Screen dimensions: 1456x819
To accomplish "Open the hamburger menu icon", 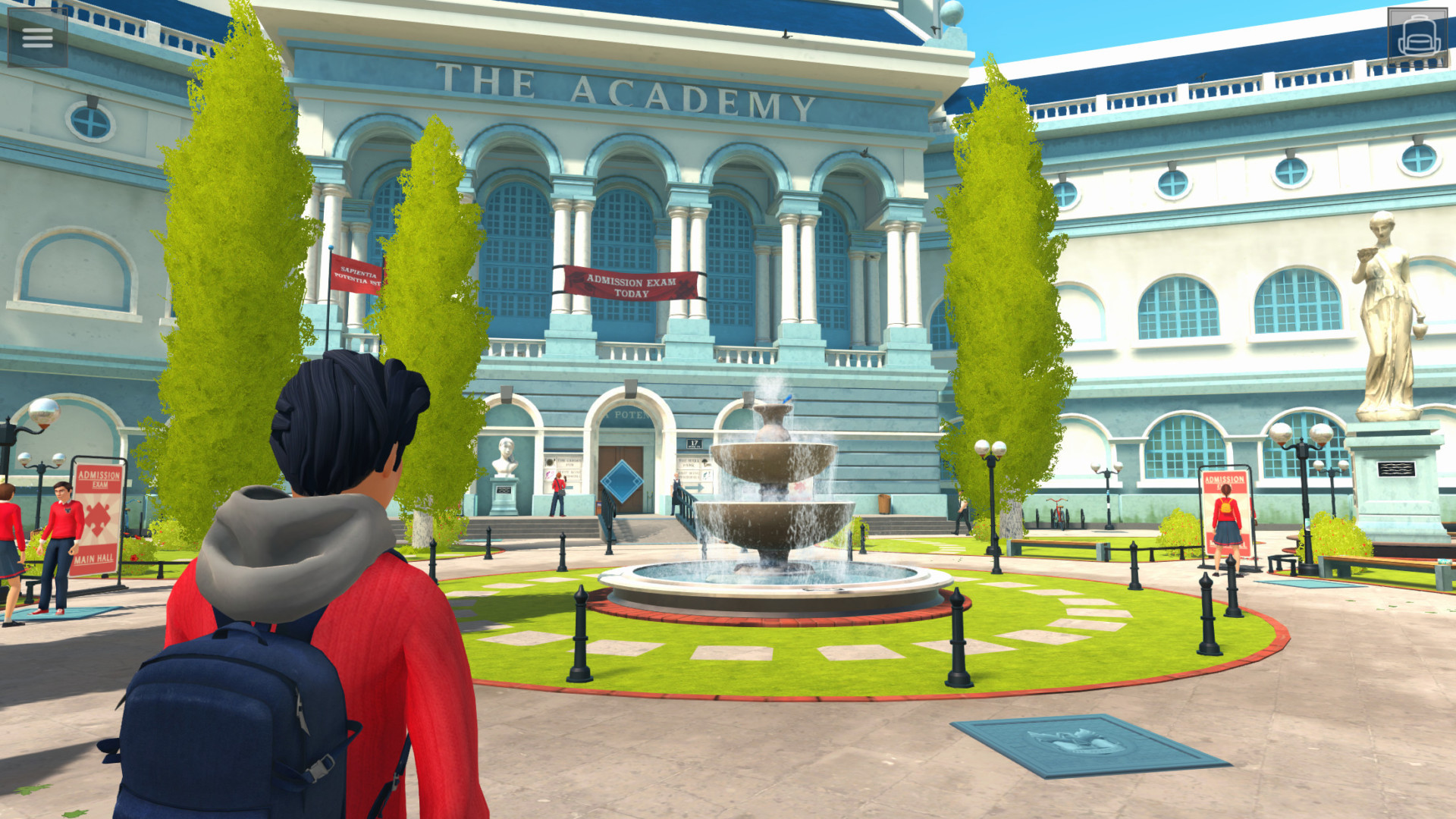I will click(36, 37).
